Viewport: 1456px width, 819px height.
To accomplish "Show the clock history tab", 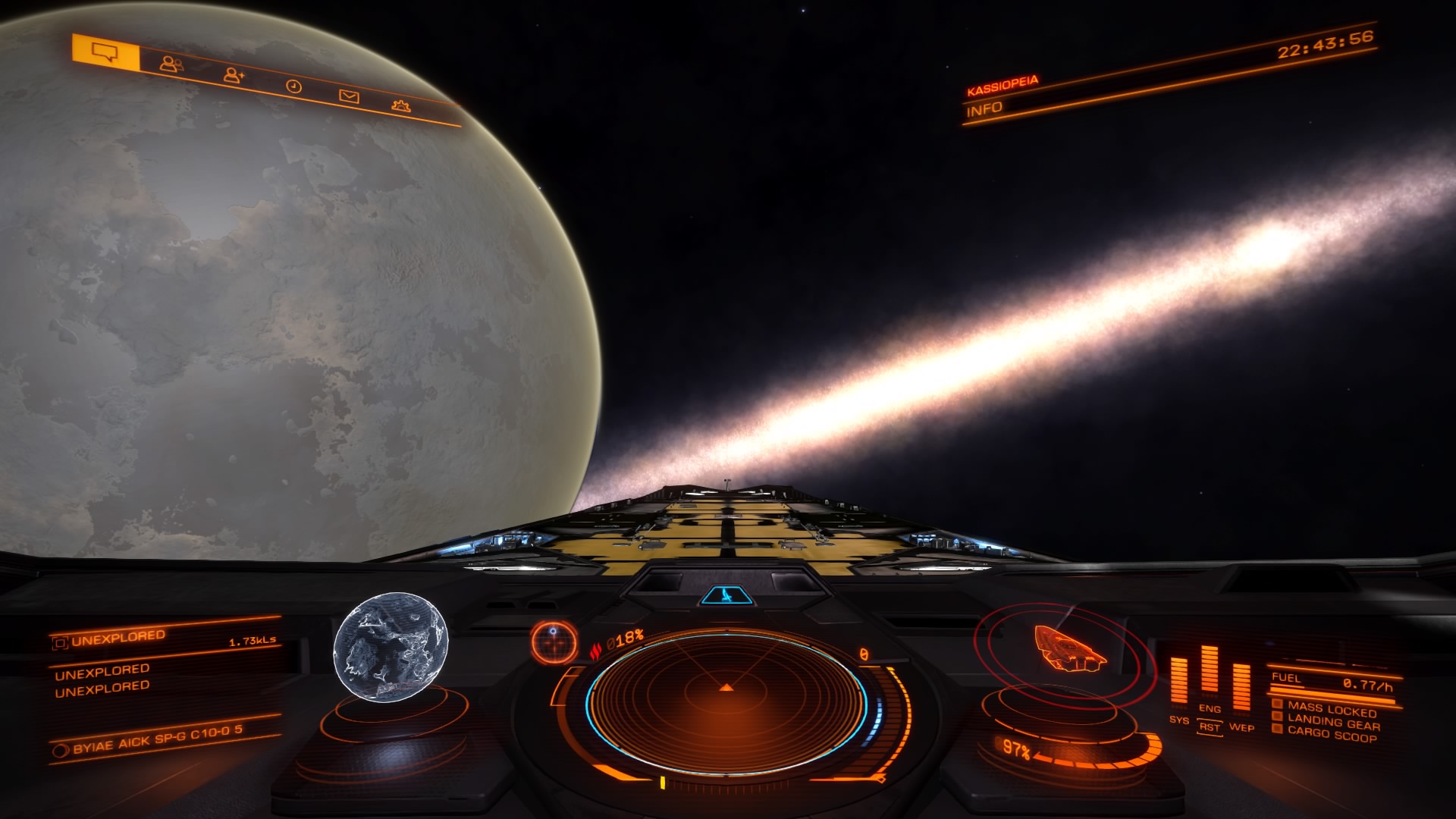I will click(293, 86).
